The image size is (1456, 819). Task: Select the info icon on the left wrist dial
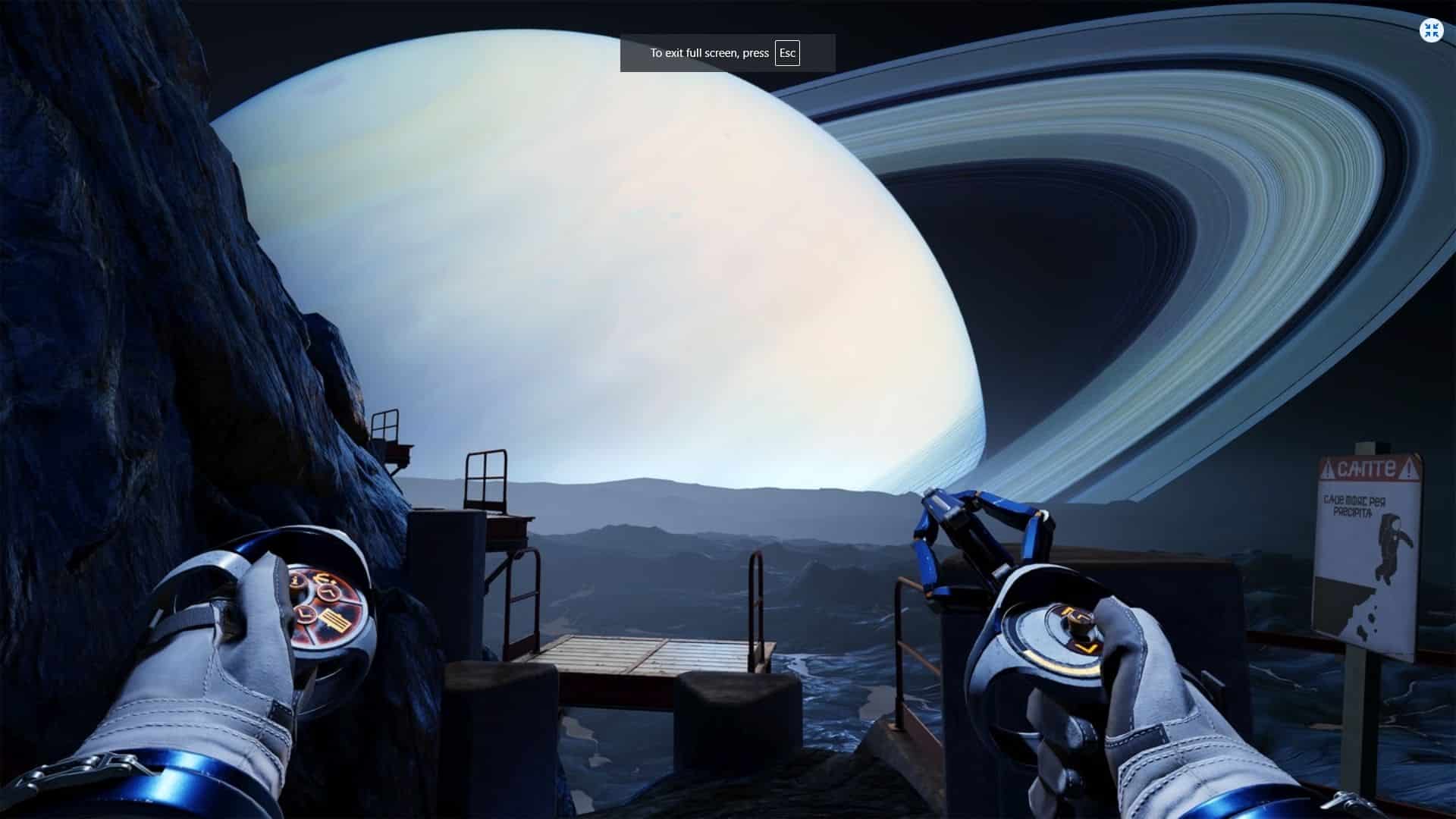coord(295,580)
